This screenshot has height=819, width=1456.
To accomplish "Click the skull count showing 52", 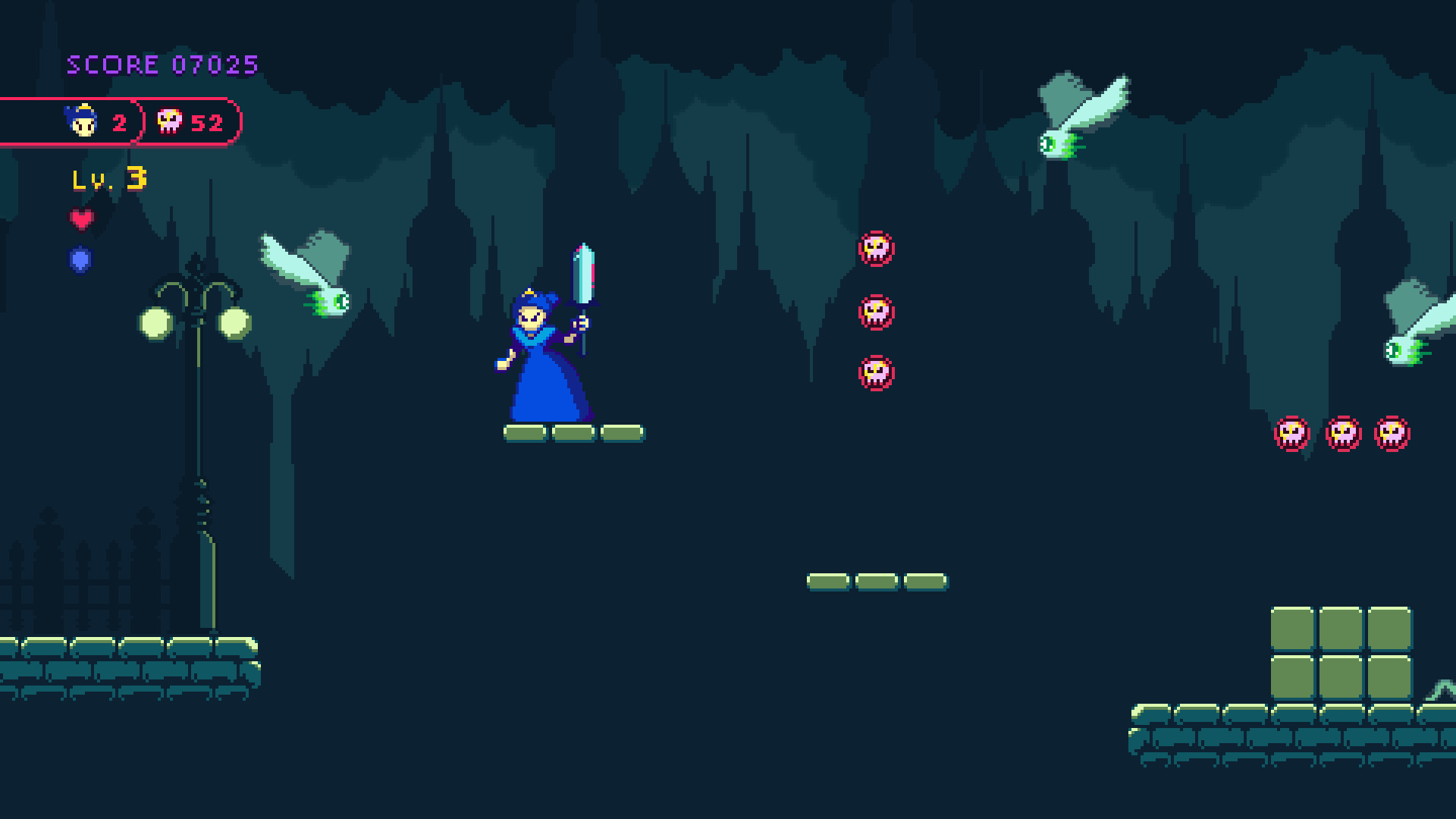I will click(x=206, y=122).
